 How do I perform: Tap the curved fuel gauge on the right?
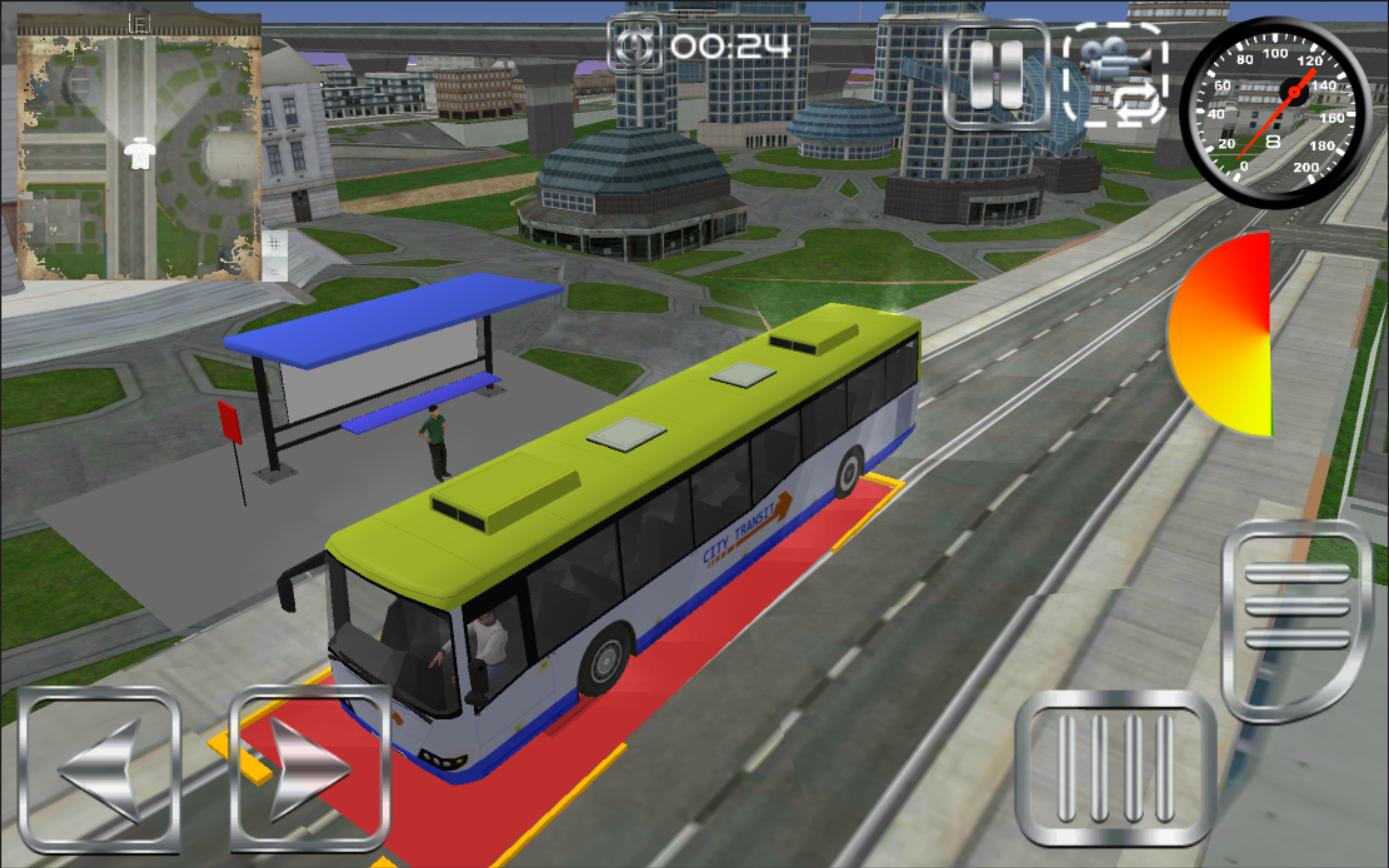1225,330
